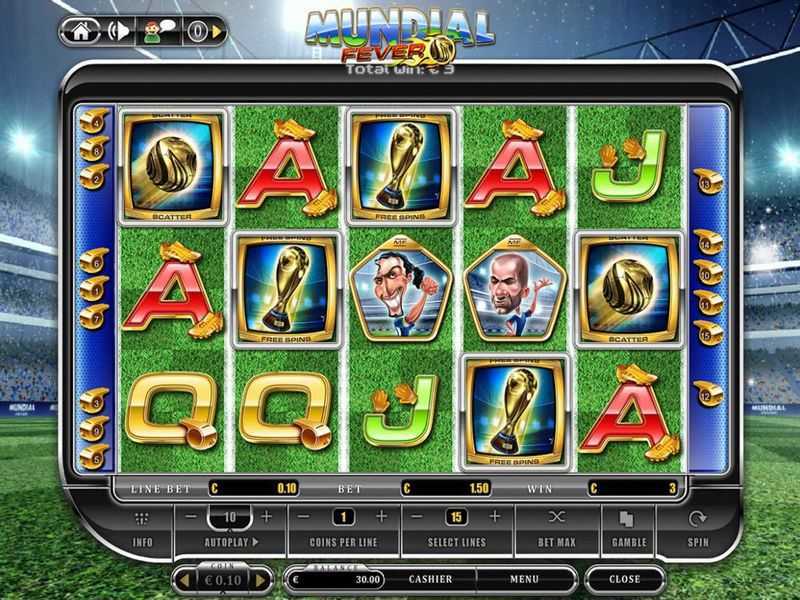Close the game
Image resolution: width=800 pixels, height=600 pixels.
(624, 579)
